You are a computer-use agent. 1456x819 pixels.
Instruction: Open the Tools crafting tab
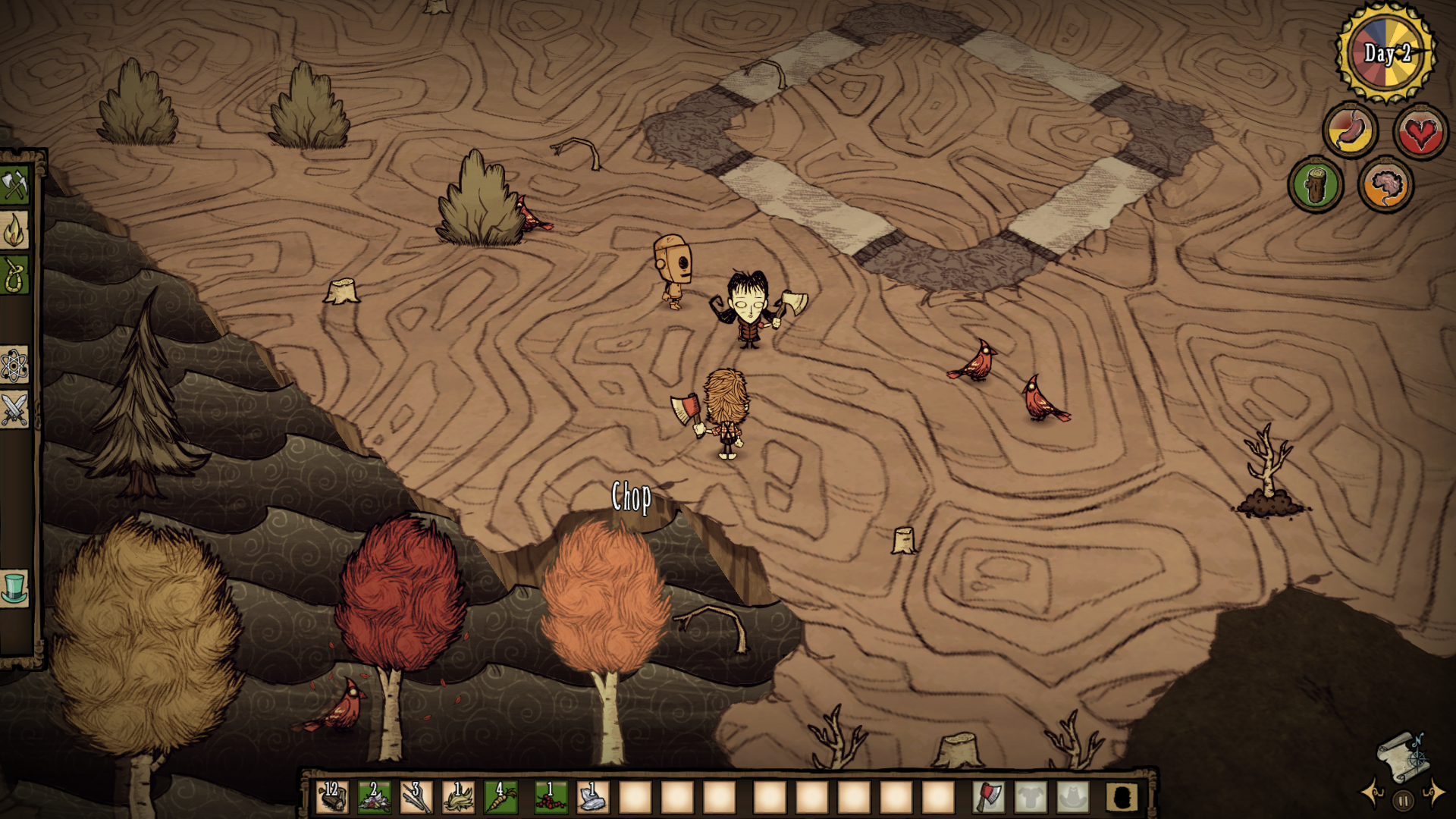[x=14, y=185]
